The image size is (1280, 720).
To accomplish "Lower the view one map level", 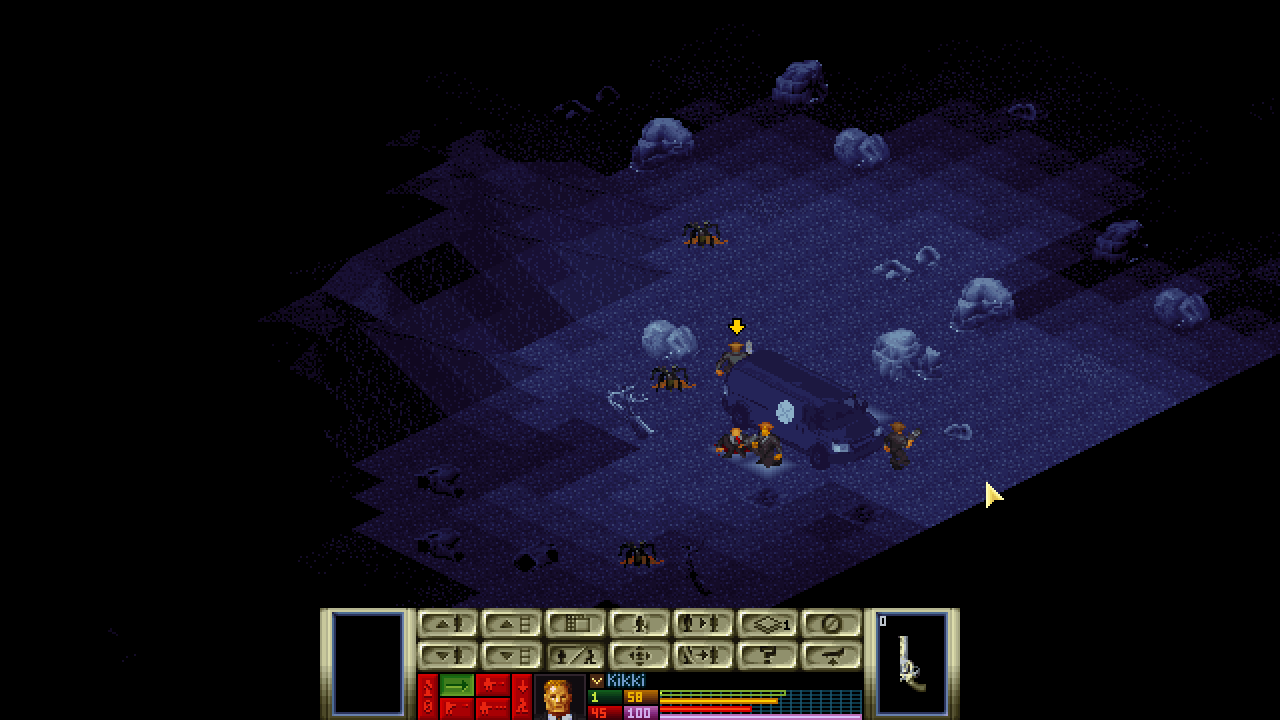I will pyautogui.click(x=511, y=656).
